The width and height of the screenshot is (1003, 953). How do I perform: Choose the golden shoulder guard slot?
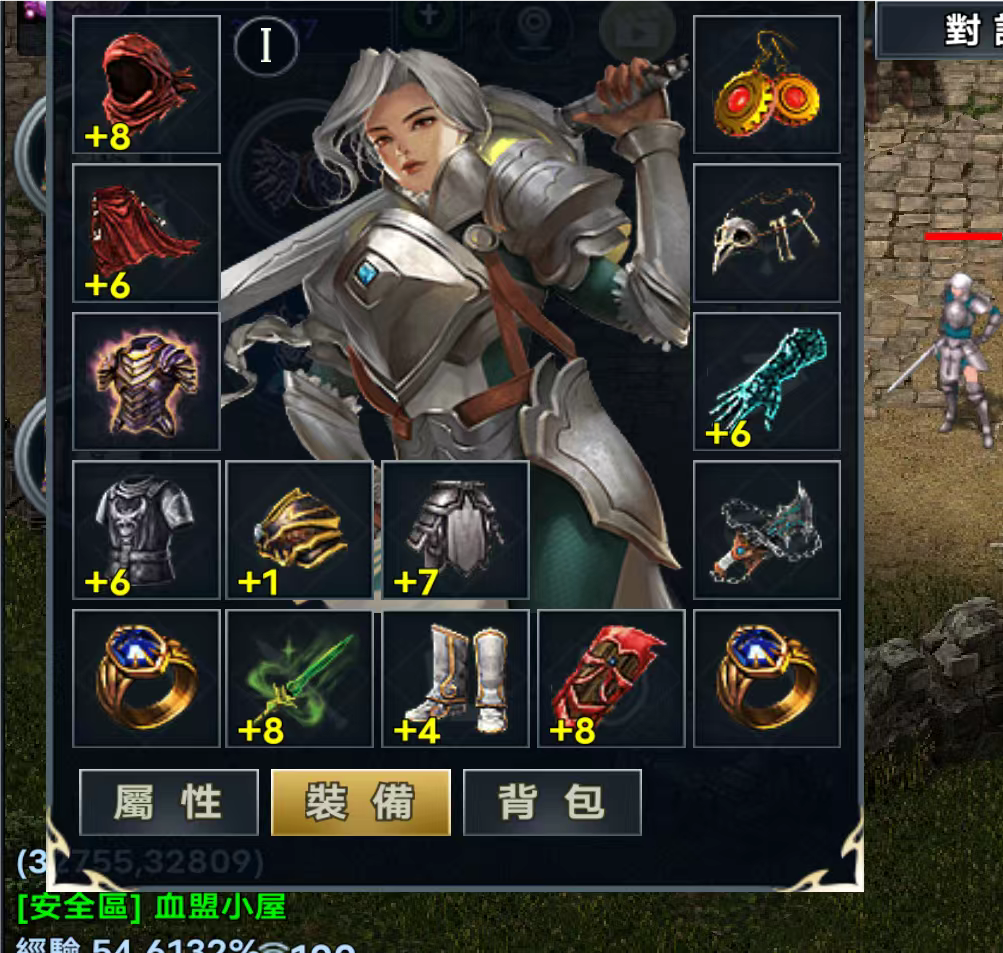(299, 530)
